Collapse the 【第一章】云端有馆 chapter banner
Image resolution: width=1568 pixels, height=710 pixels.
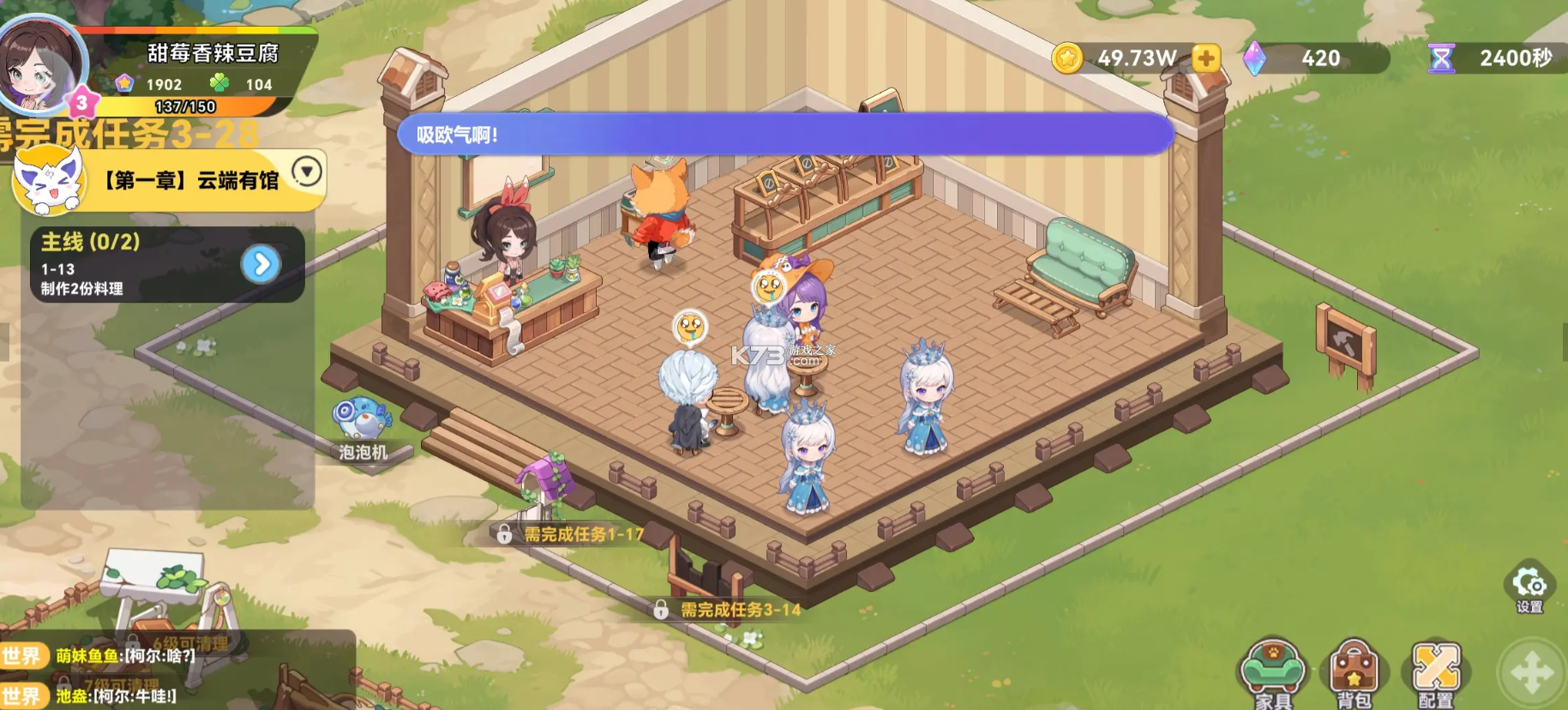(x=304, y=171)
